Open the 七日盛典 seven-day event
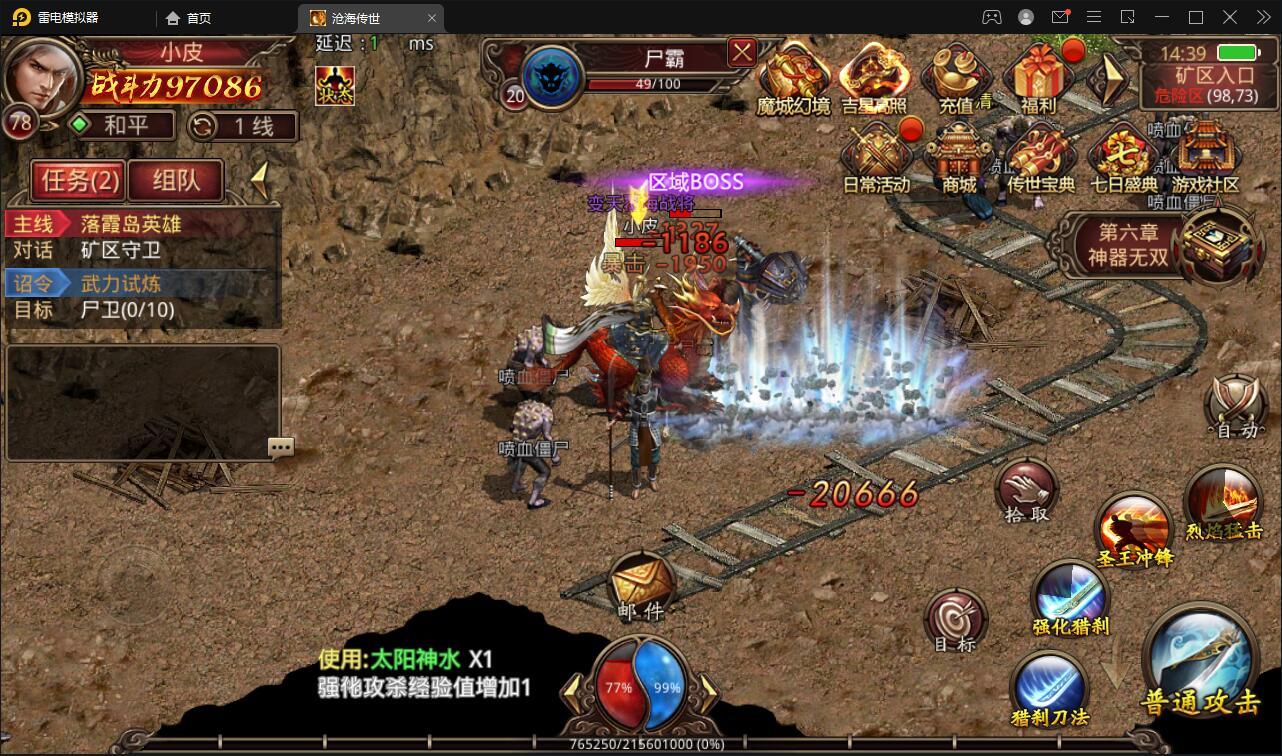The height and width of the screenshot is (756, 1282). pyautogui.click(x=1122, y=155)
